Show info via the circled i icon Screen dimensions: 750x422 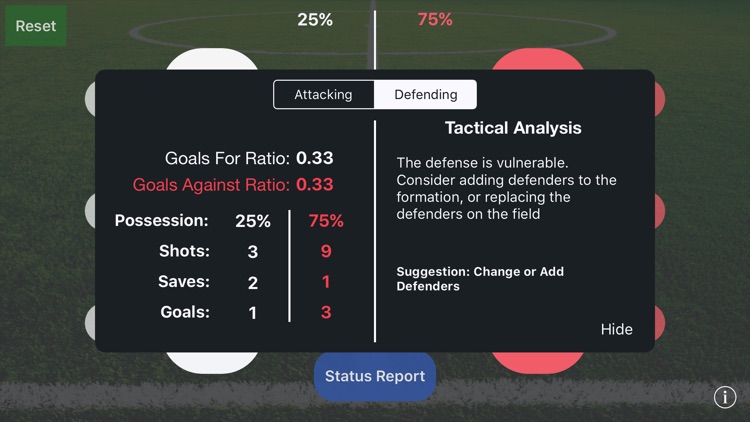(725, 397)
